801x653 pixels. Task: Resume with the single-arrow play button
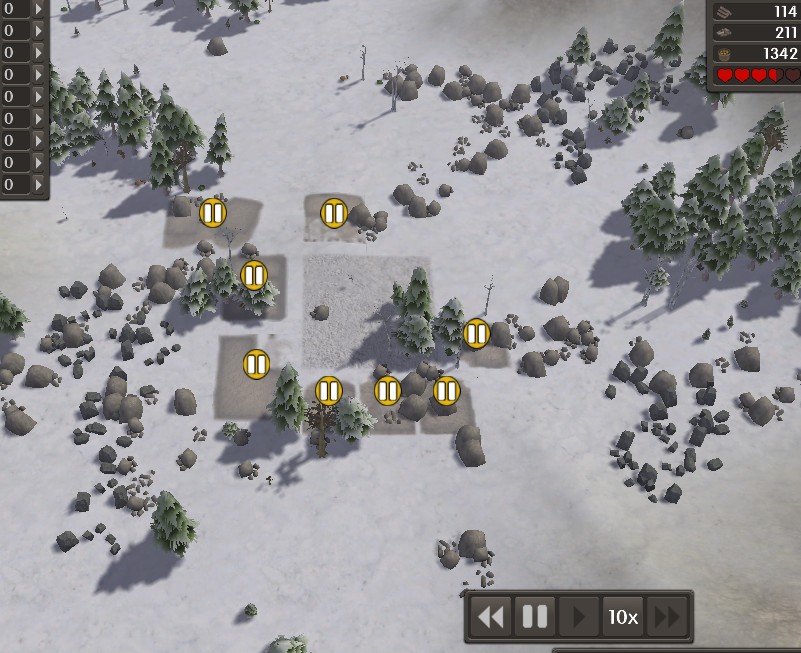click(x=577, y=617)
